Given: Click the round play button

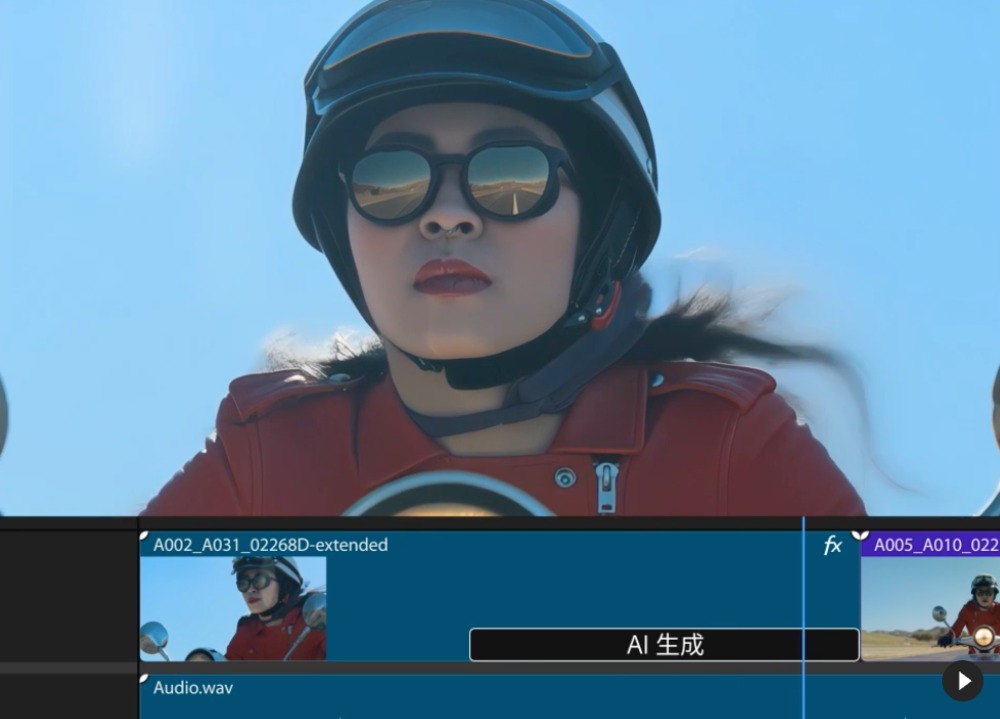Looking at the screenshot, I should click(962, 681).
